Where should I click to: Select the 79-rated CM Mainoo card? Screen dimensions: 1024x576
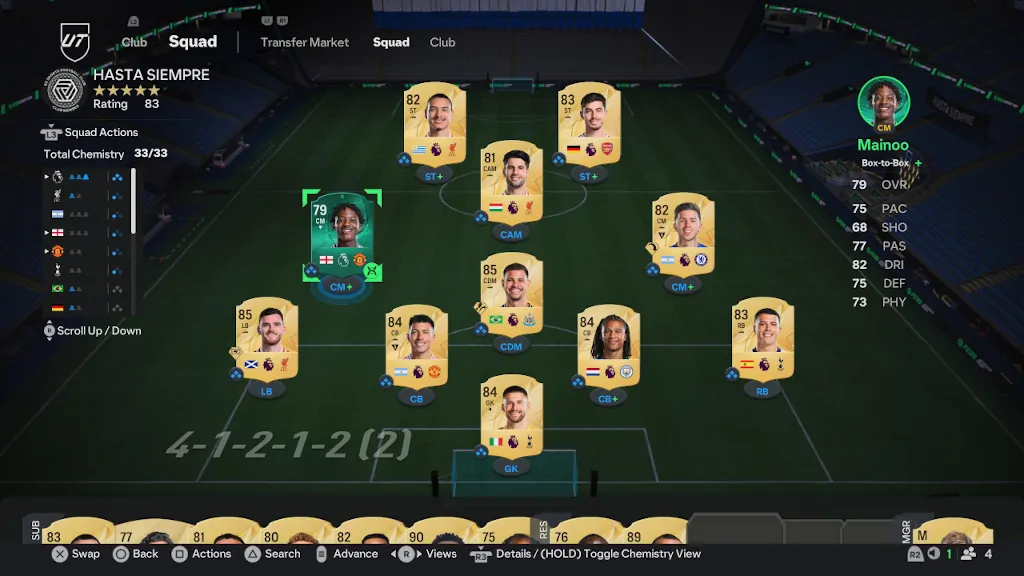click(341, 234)
